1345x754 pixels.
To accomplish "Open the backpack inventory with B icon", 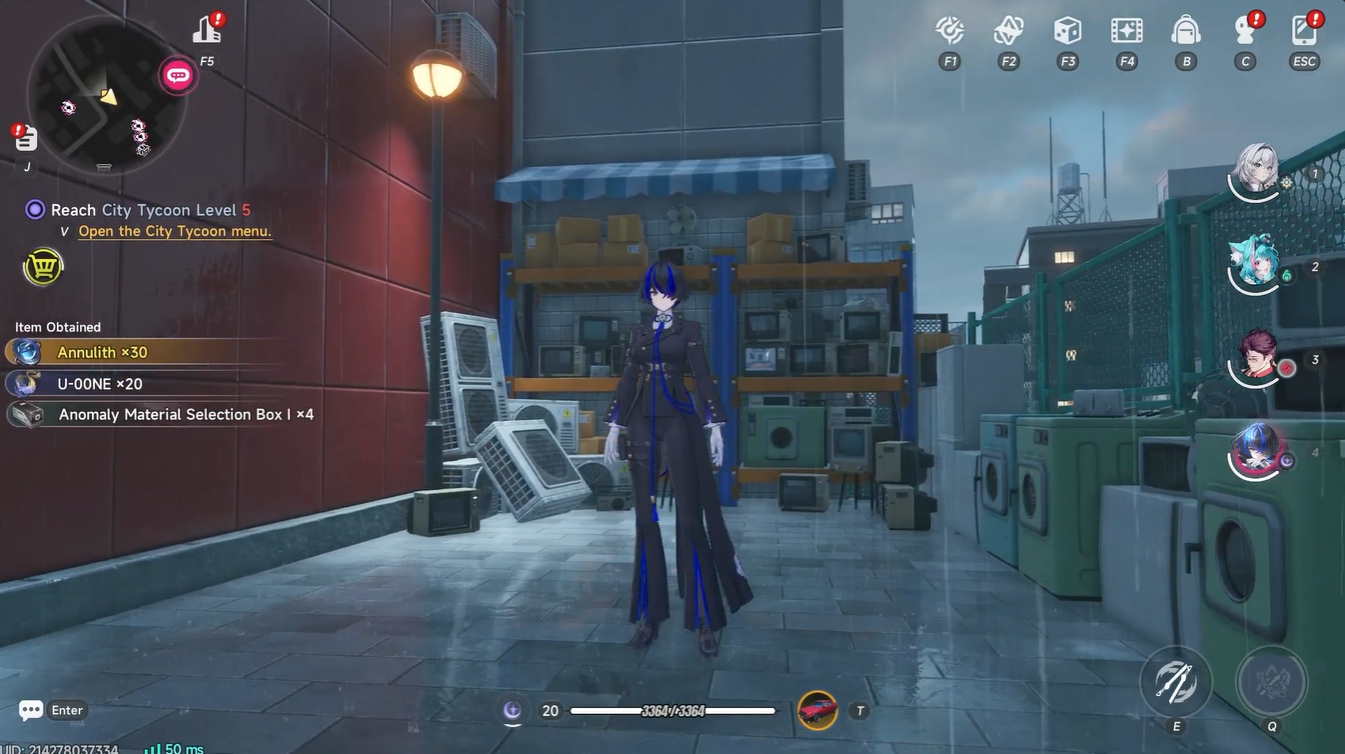I will click(1185, 30).
